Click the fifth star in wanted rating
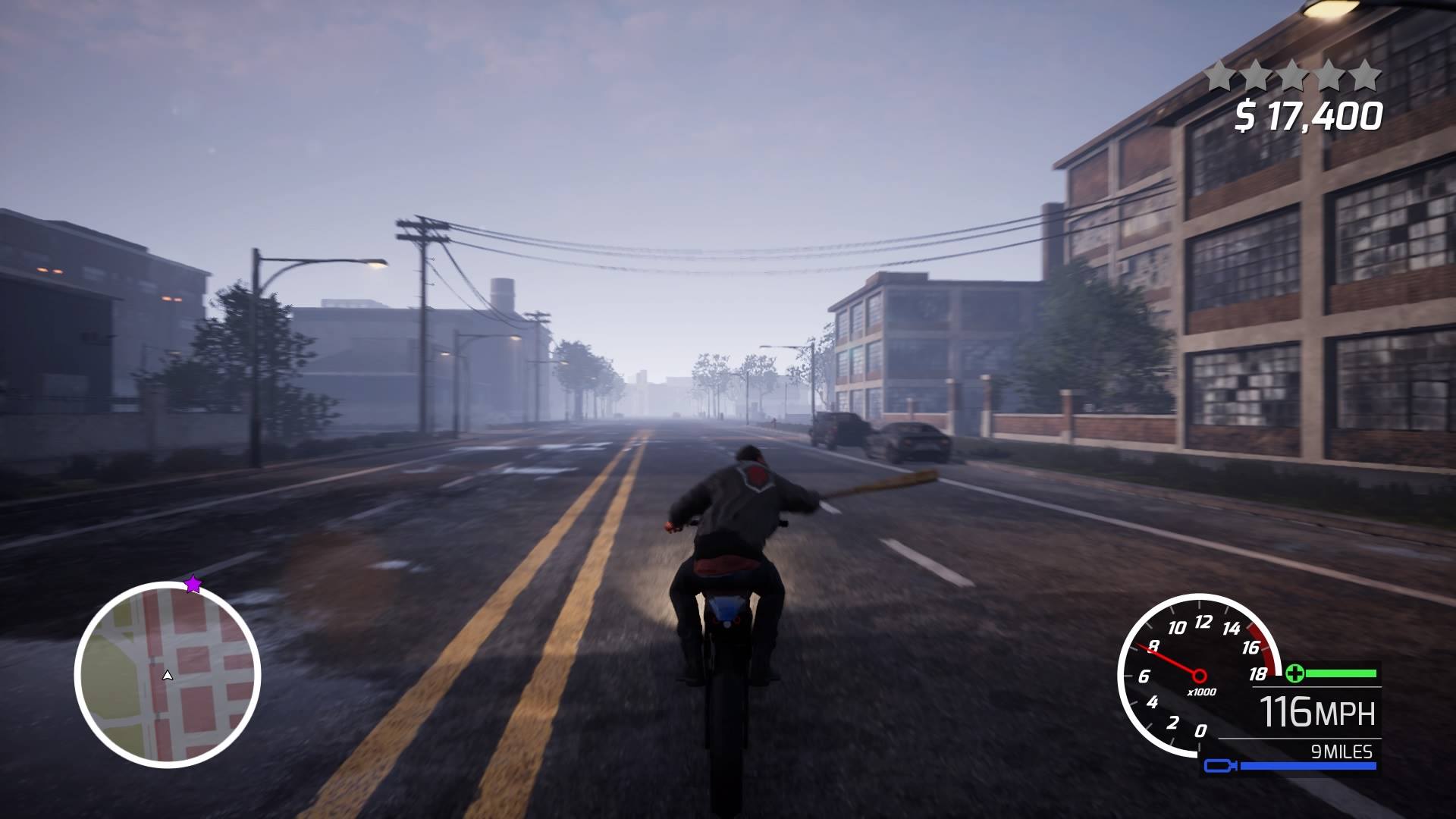The height and width of the screenshot is (819, 1456). [1366, 74]
